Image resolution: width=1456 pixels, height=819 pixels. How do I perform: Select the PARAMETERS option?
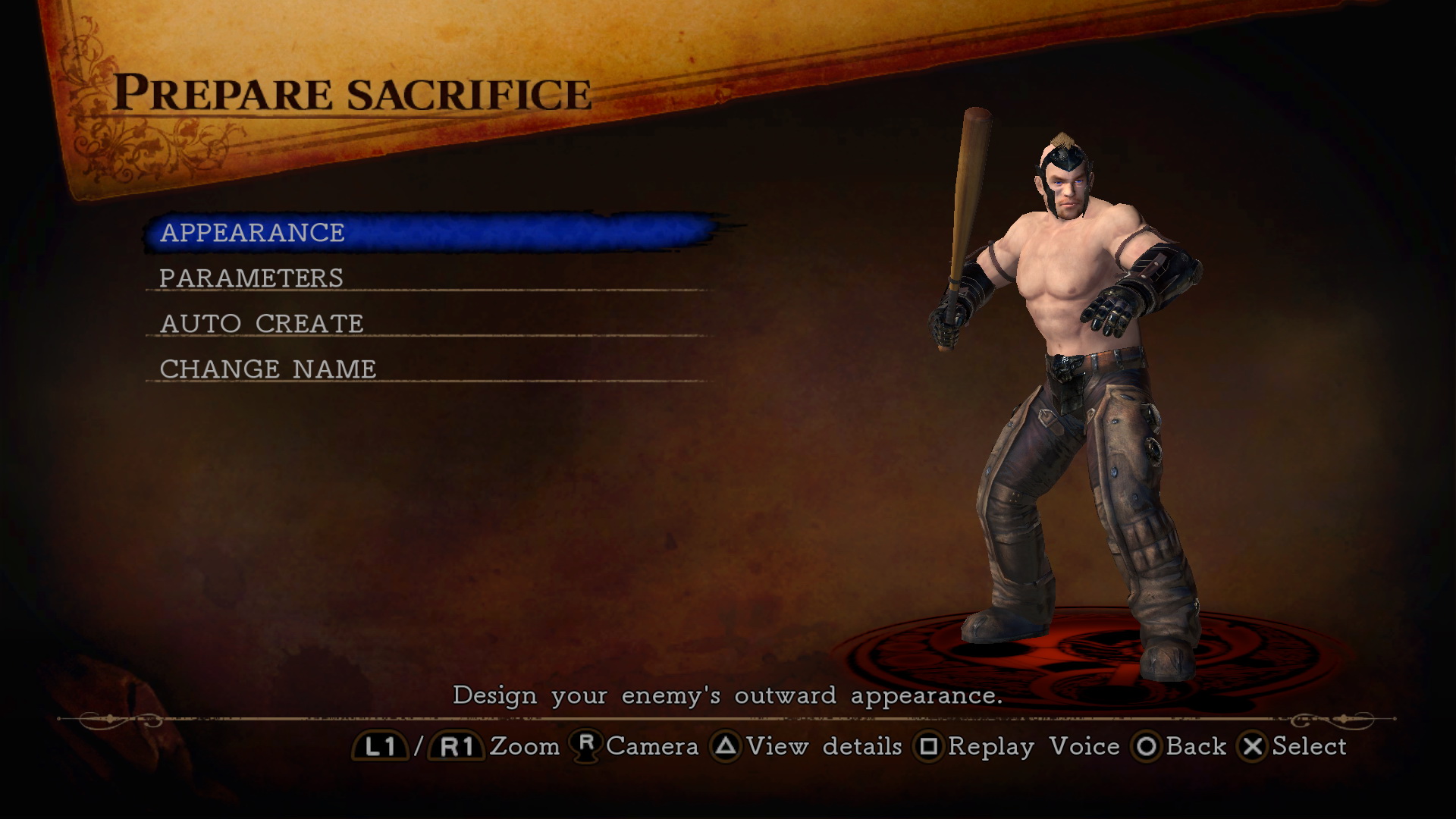coord(252,278)
